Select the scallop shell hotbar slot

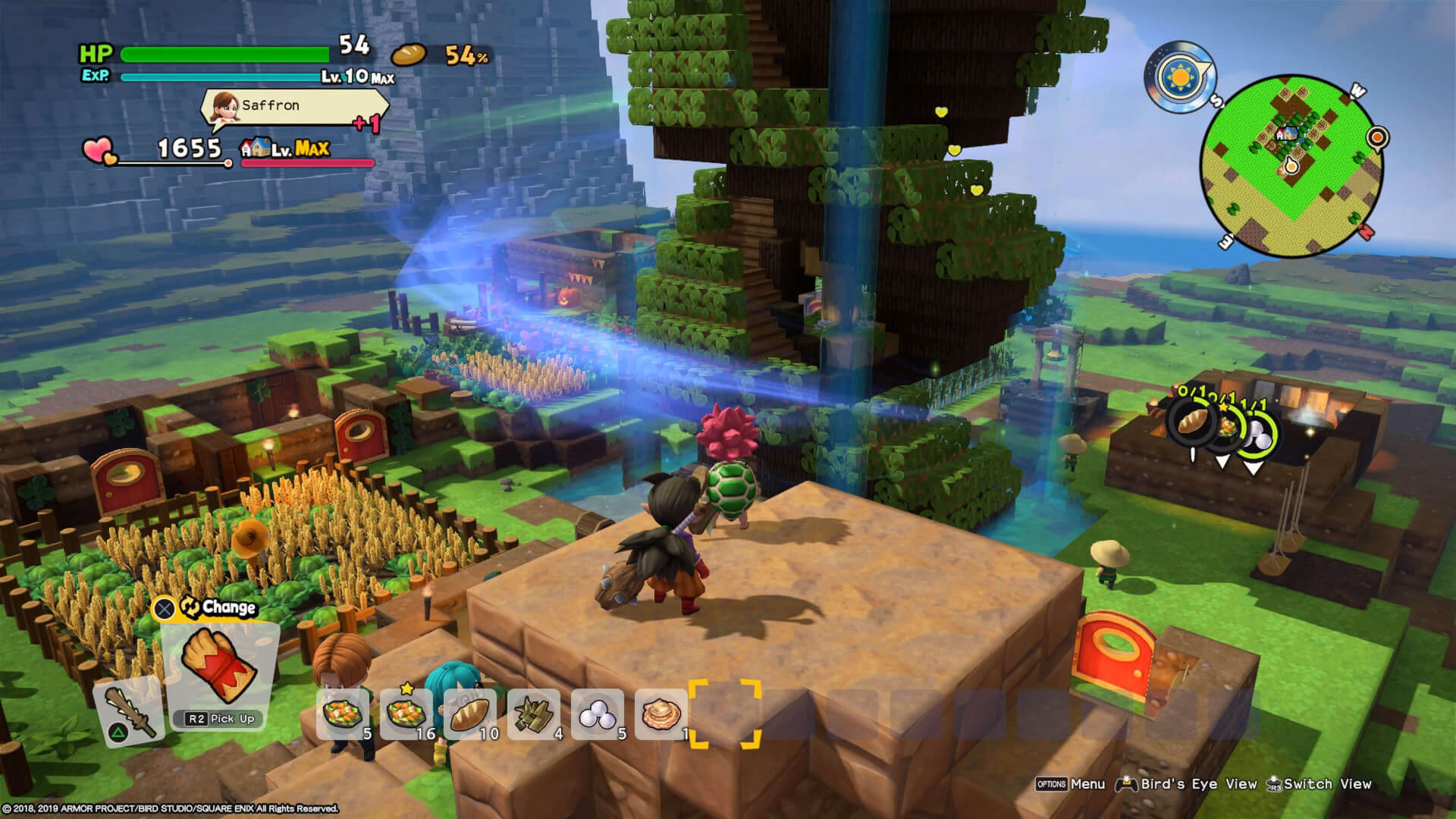[x=661, y=714]
